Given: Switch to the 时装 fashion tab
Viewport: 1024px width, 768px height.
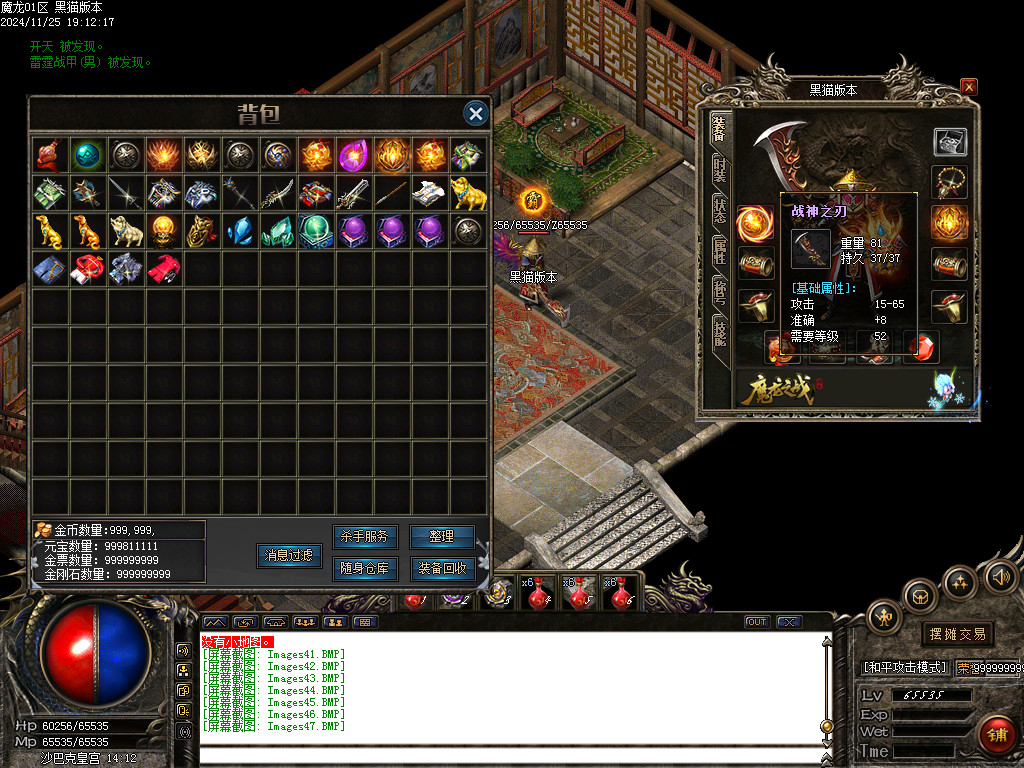Looking at the screenshot, I should (719, 170).
